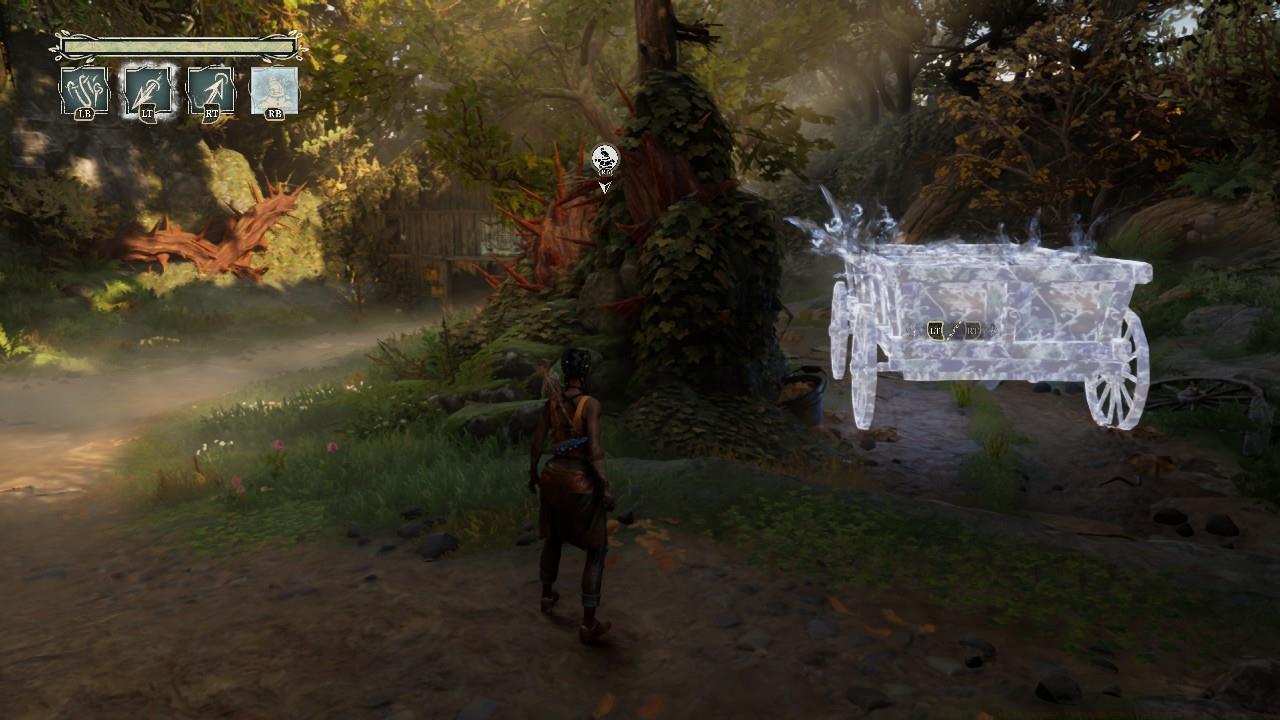This screenshot has height=720, width=1280.
Task: Click the LT prompt on the ghost cart
Action: click(935, 330)
